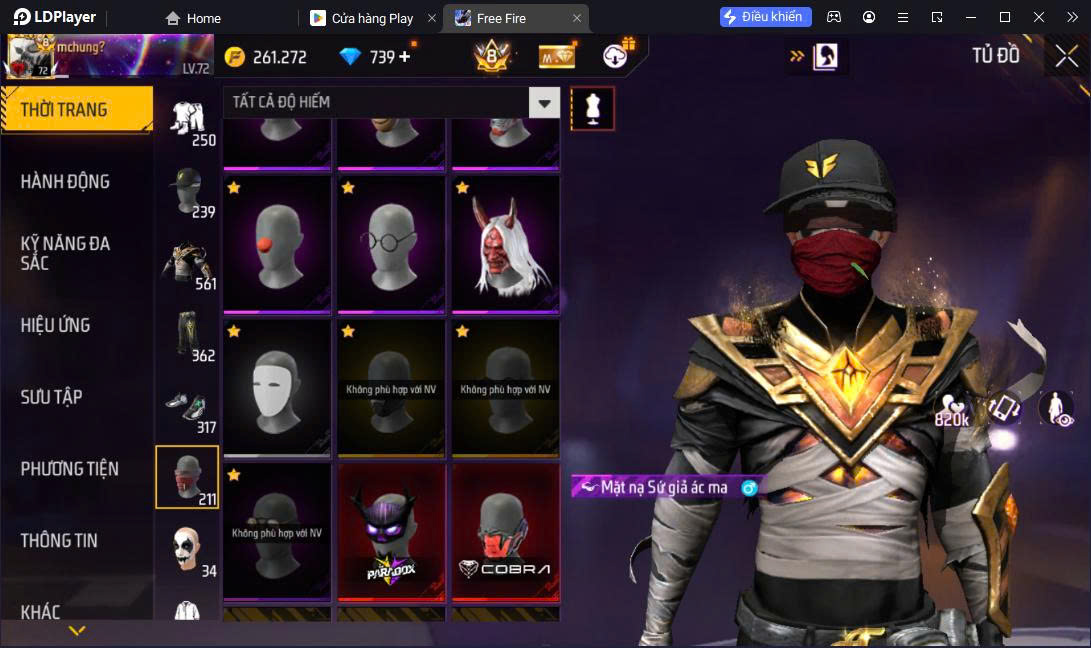1091x648 pixels.
Task: Equip the red clown nose item
Action: [277, 244]
